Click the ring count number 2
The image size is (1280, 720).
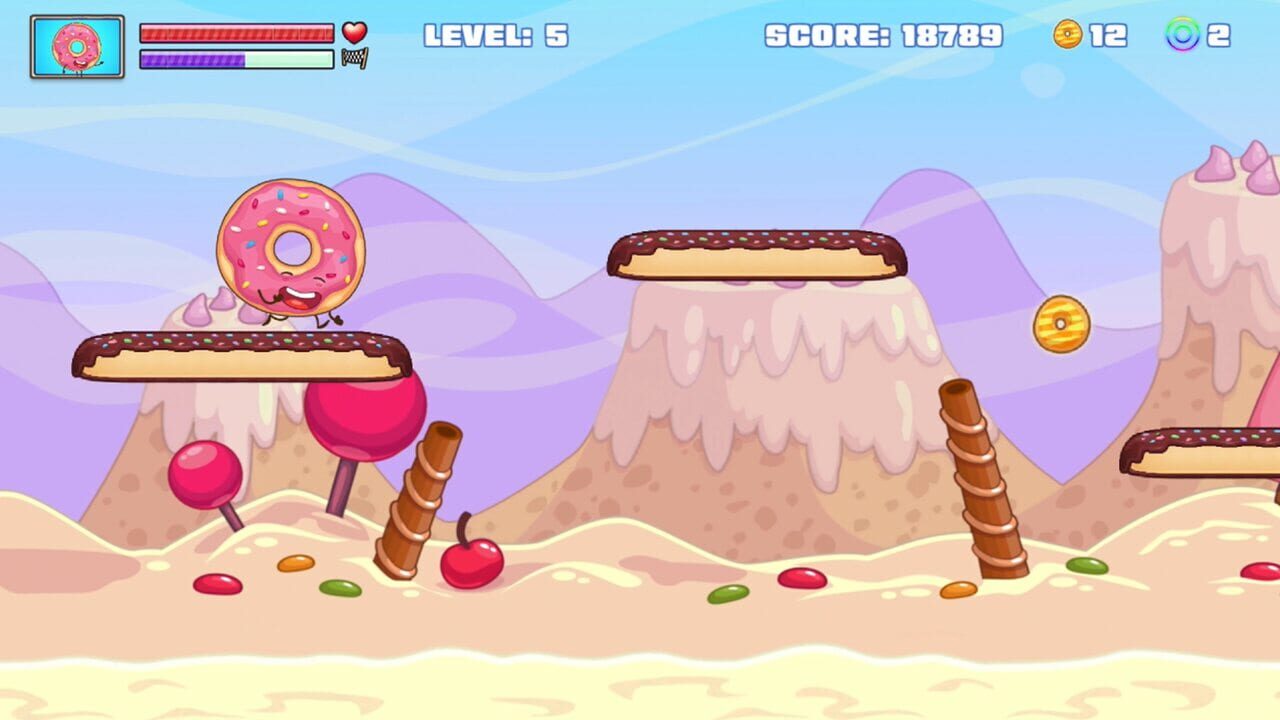[1222, 37]
